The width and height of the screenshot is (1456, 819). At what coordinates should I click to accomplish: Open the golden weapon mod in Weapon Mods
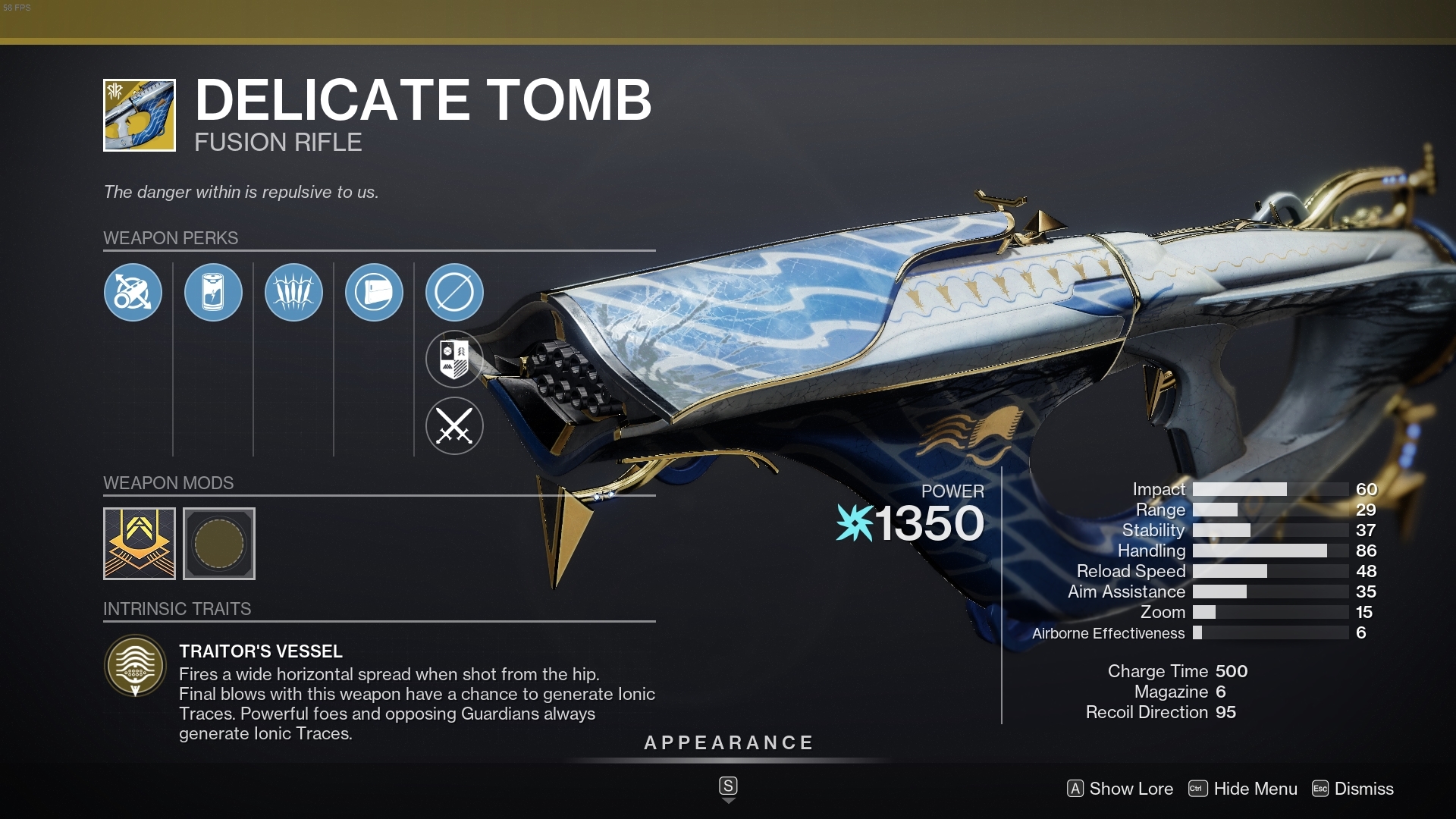pos(139,543)
